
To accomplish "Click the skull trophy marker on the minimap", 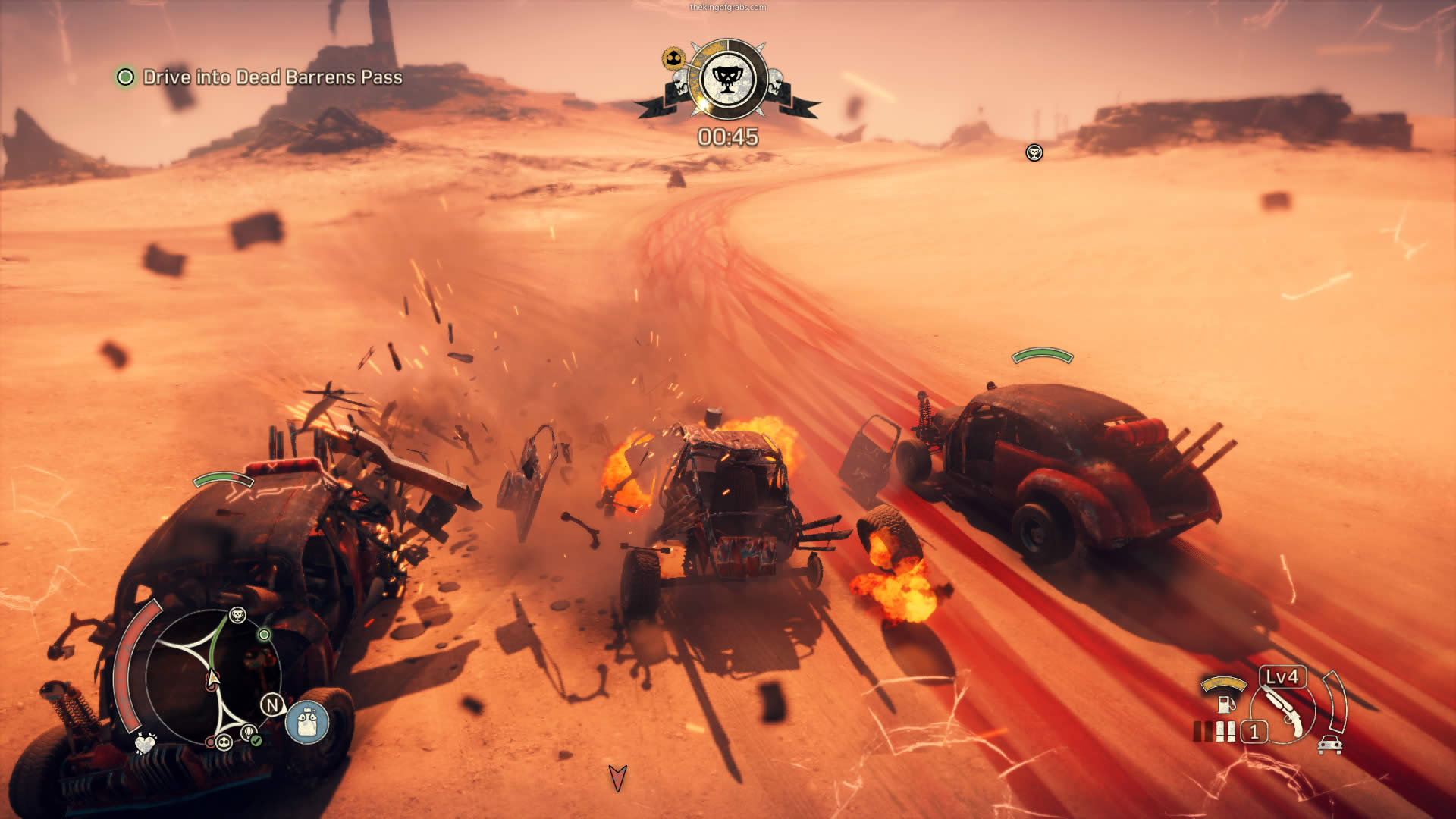I will pyautogui.click(x=237, y=615).
